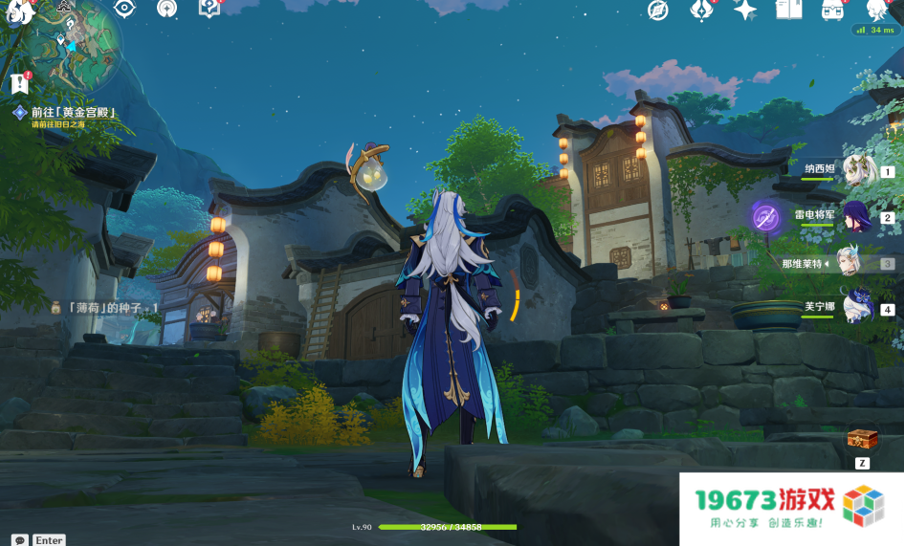Use the treasure chest gadget icon
The width and height of the screenshot is (904, 546).
pyautogui.click(x=862, y=439)
